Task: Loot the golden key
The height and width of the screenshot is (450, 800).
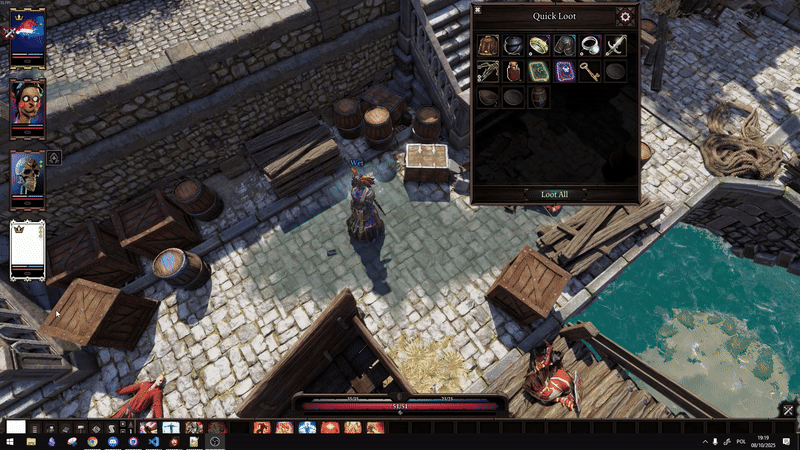Action: click(x=591, y=71)
